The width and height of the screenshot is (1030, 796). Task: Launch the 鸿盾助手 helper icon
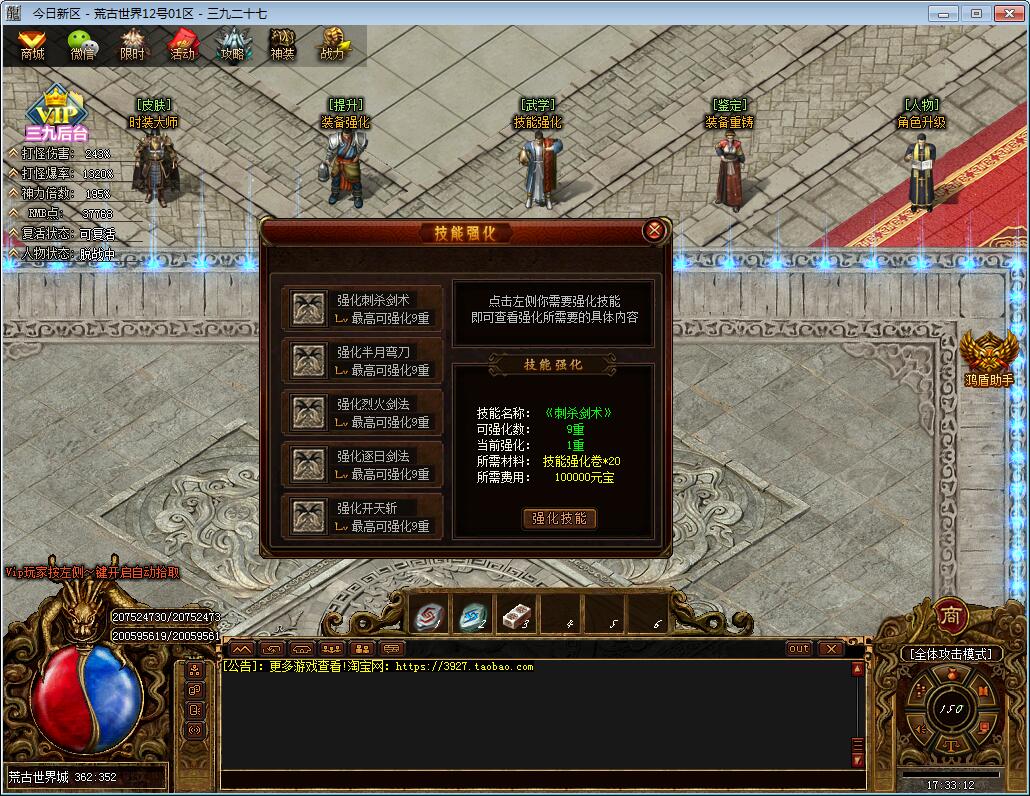pos(989,358)
